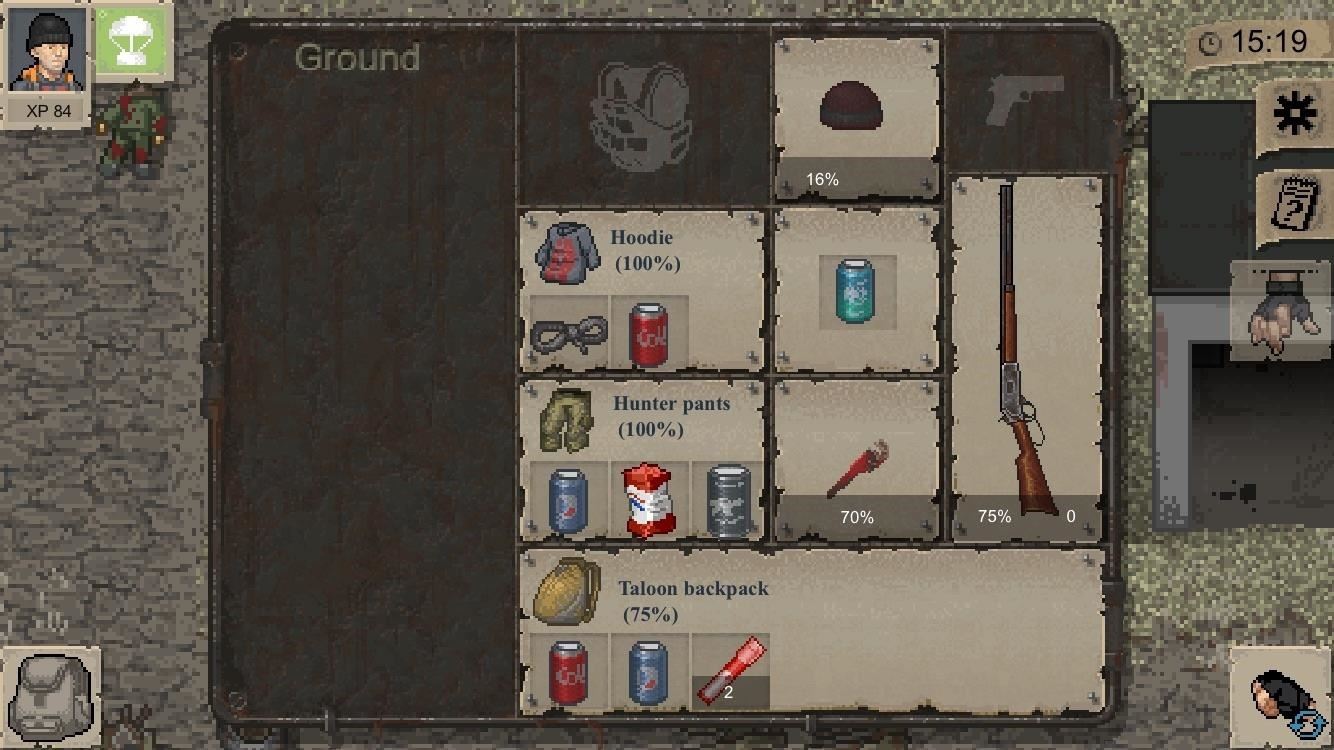
Task: Close inventory with the grey backpack button
Action: (x=51, y=695)
